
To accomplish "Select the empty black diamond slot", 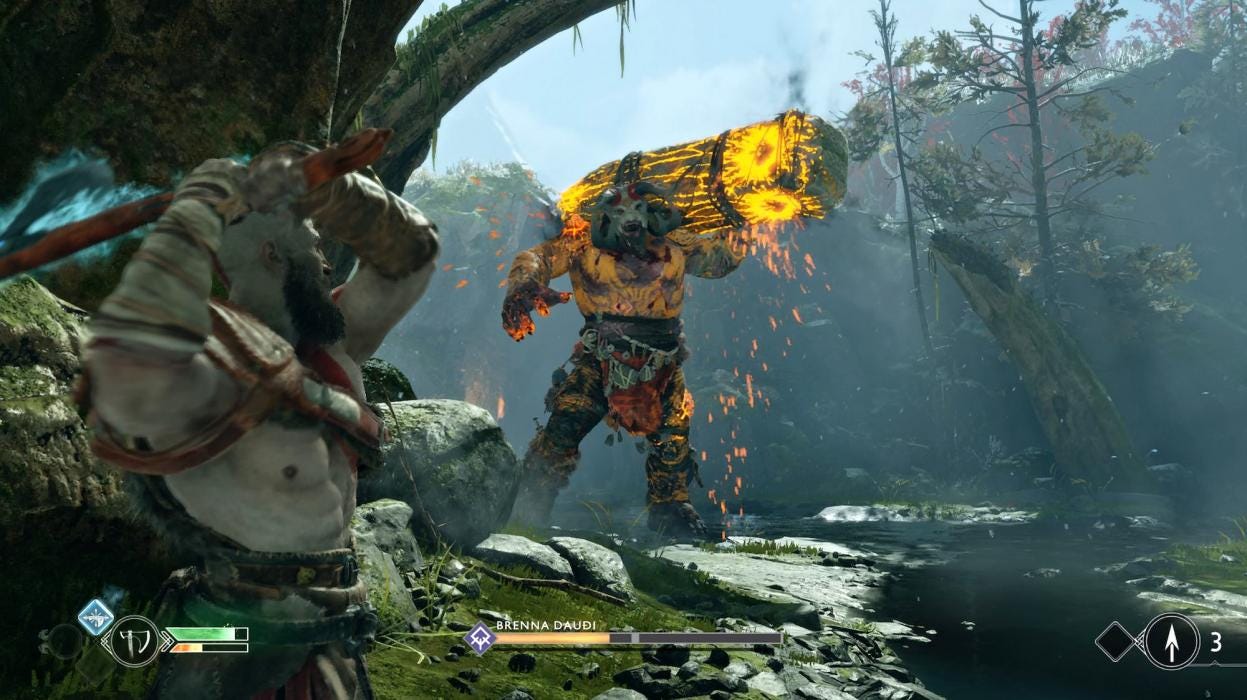I will [1116, 641].
